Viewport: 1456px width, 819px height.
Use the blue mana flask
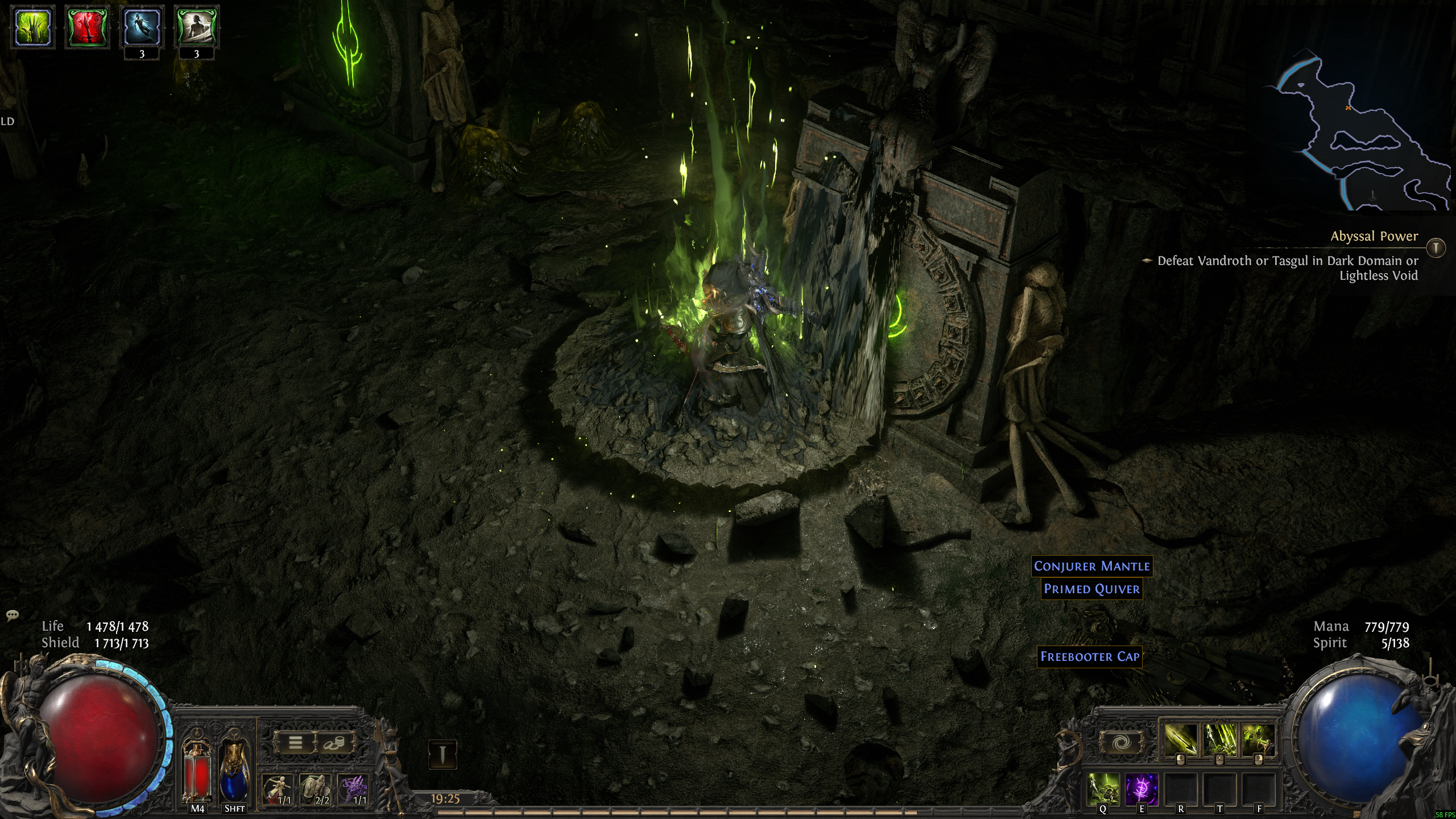(234, 773)
